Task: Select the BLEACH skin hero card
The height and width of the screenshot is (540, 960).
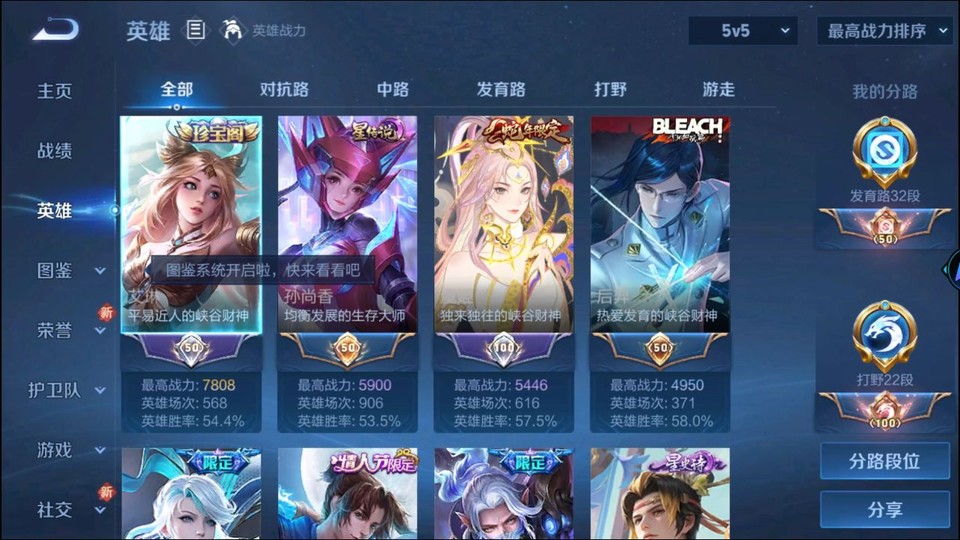Action: pos(660,240)
